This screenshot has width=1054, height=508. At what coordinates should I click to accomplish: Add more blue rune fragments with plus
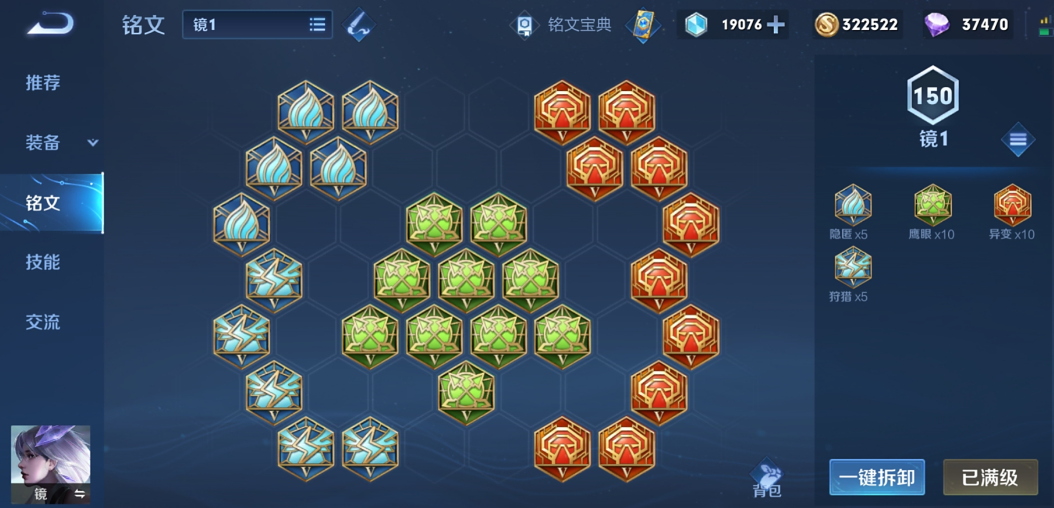[x=776, y=25]
